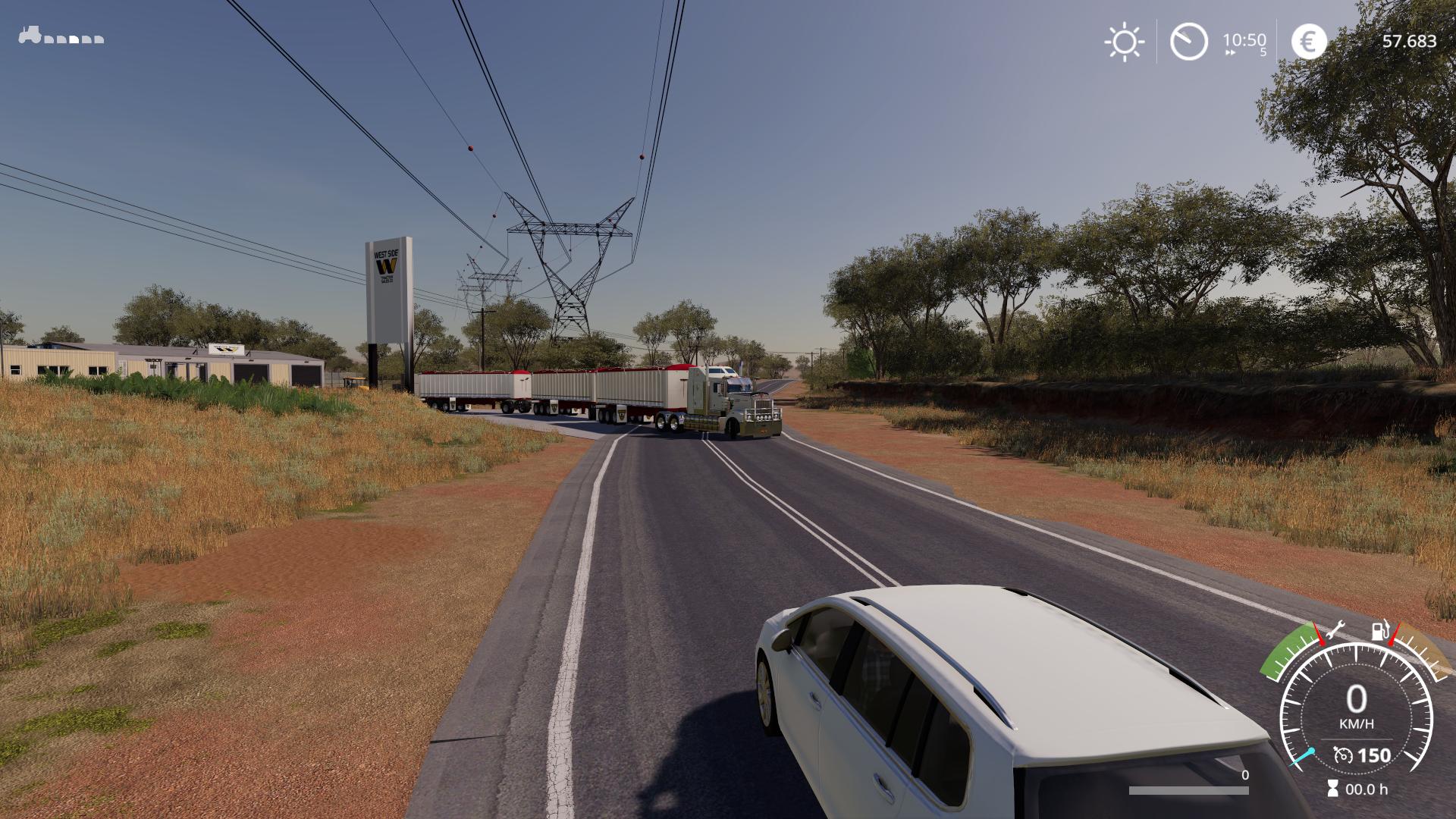Click the tractor vehicle schema icon
This screenshot has width=1456, height=819.
30,36
